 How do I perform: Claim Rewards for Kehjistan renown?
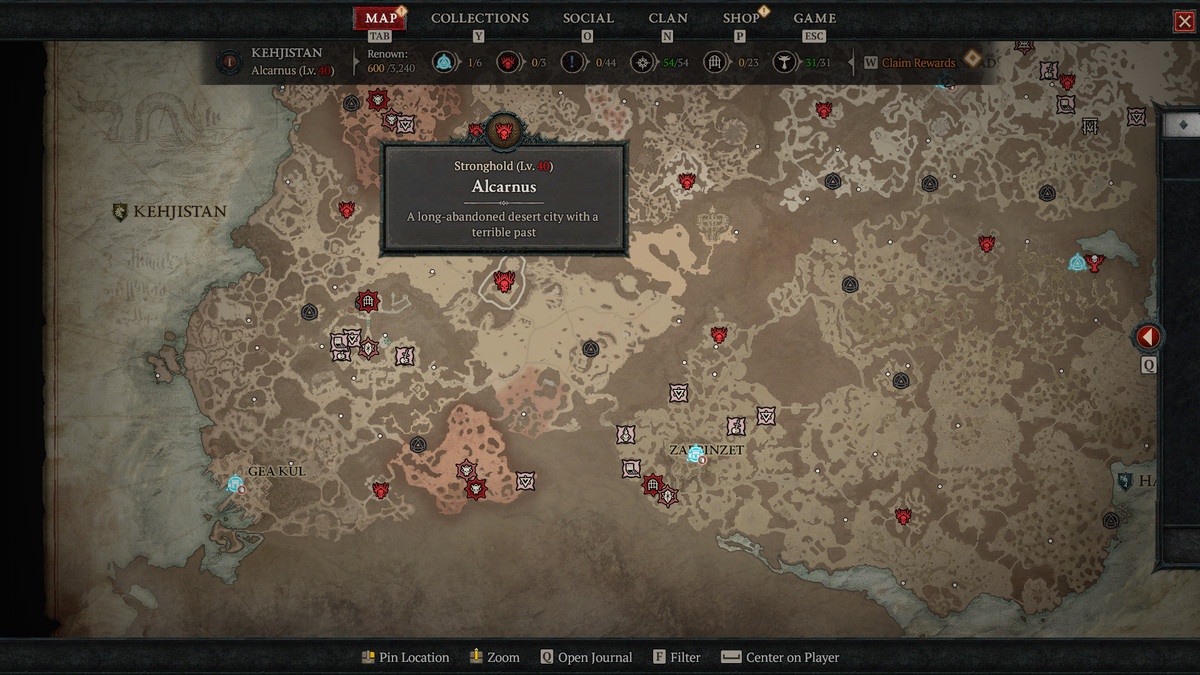pyautogui.click(x=917, y=63)
